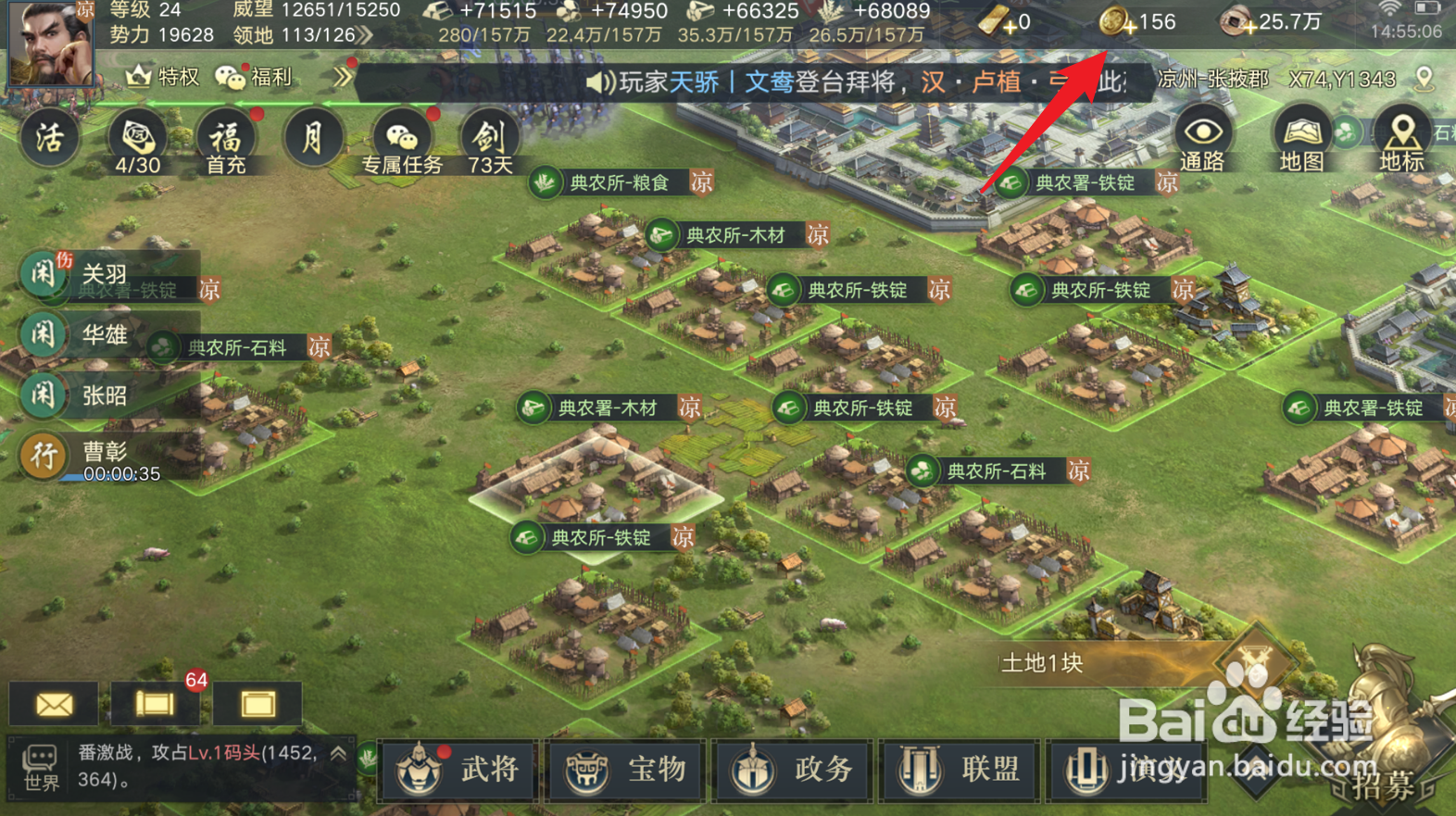Screen dimensions: 1456x816
Task: Open the 武将 generals menu
Action: [x=458, y=770]
